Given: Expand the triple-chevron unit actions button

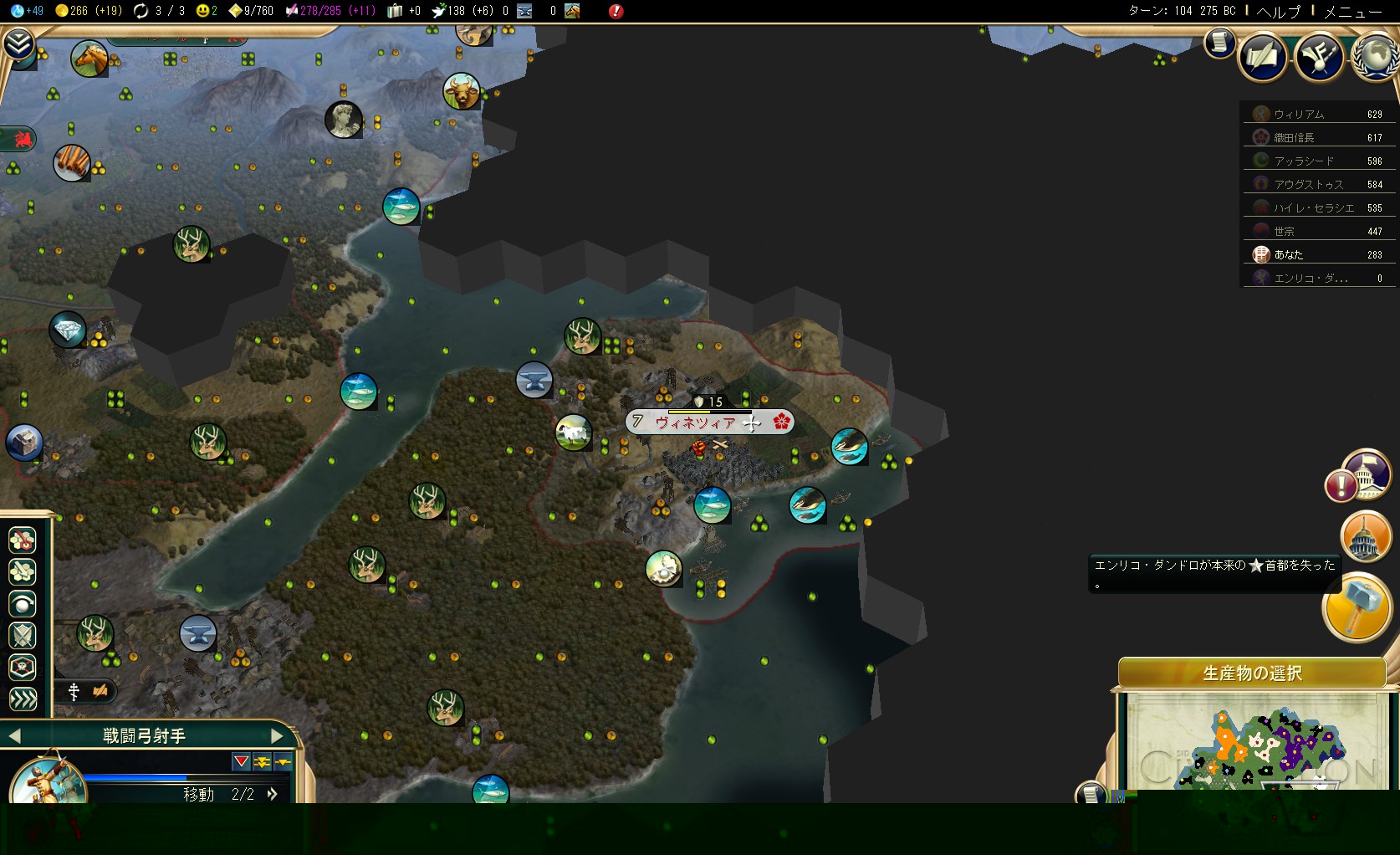Looking at the screenshot, I should click(23, 699).
